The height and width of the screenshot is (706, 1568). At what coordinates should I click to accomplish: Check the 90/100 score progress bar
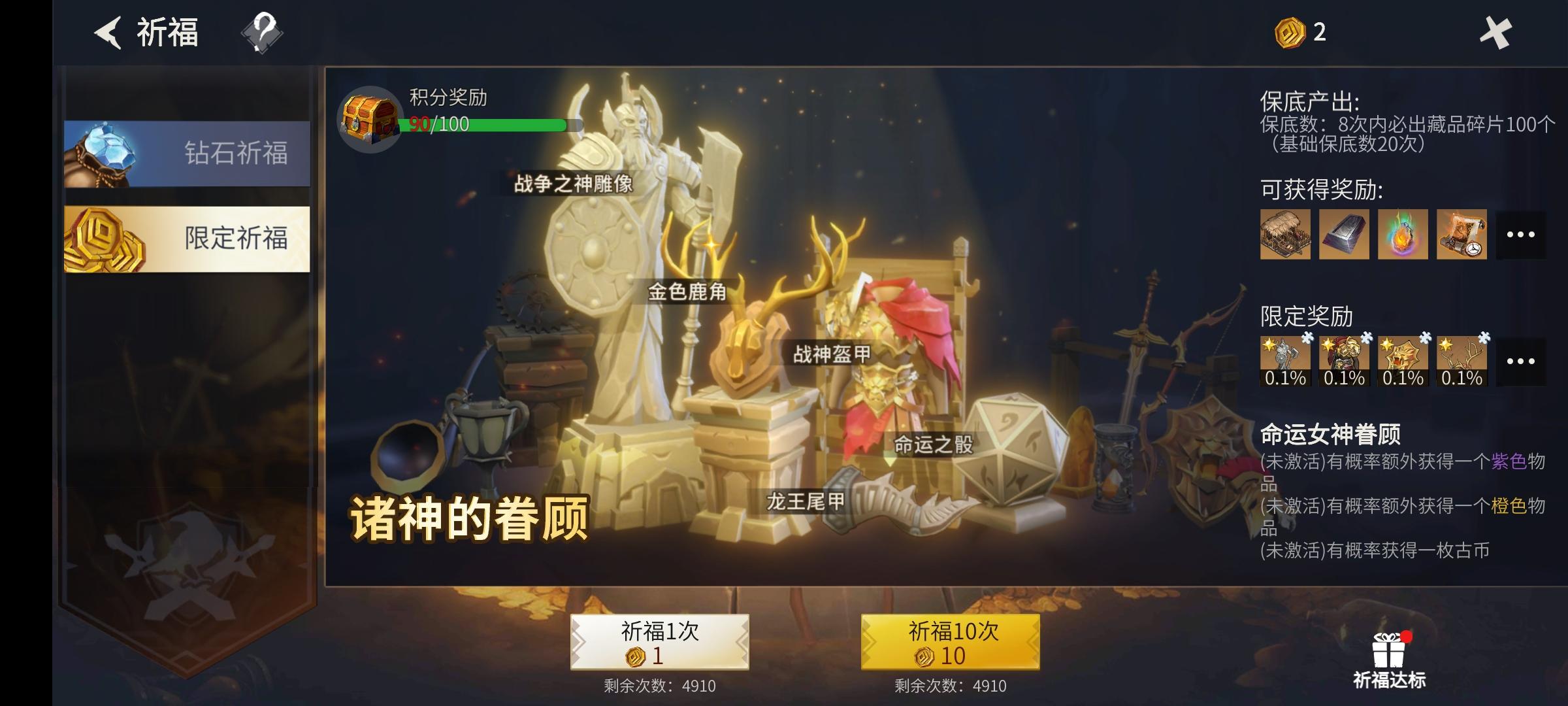coord(487,124)
